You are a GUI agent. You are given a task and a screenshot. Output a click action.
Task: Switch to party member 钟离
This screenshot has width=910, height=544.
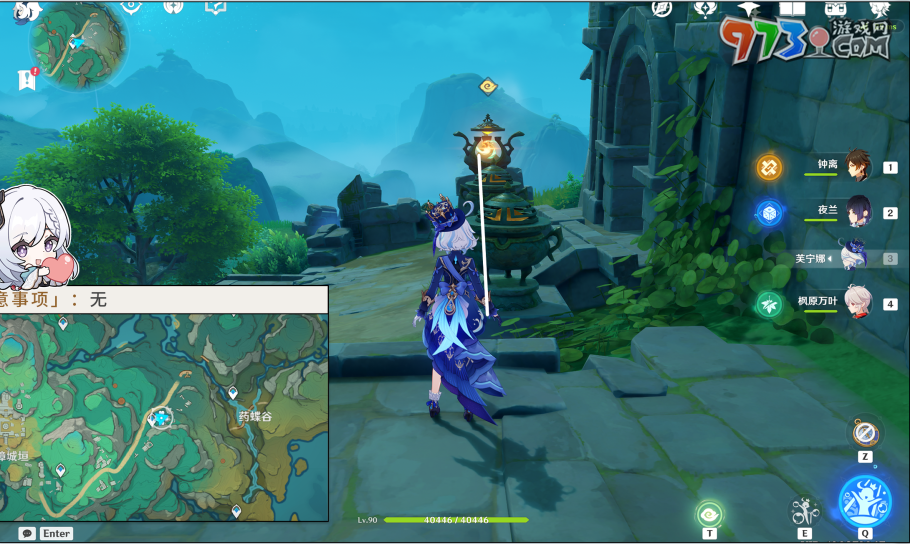tap(858, 166)
